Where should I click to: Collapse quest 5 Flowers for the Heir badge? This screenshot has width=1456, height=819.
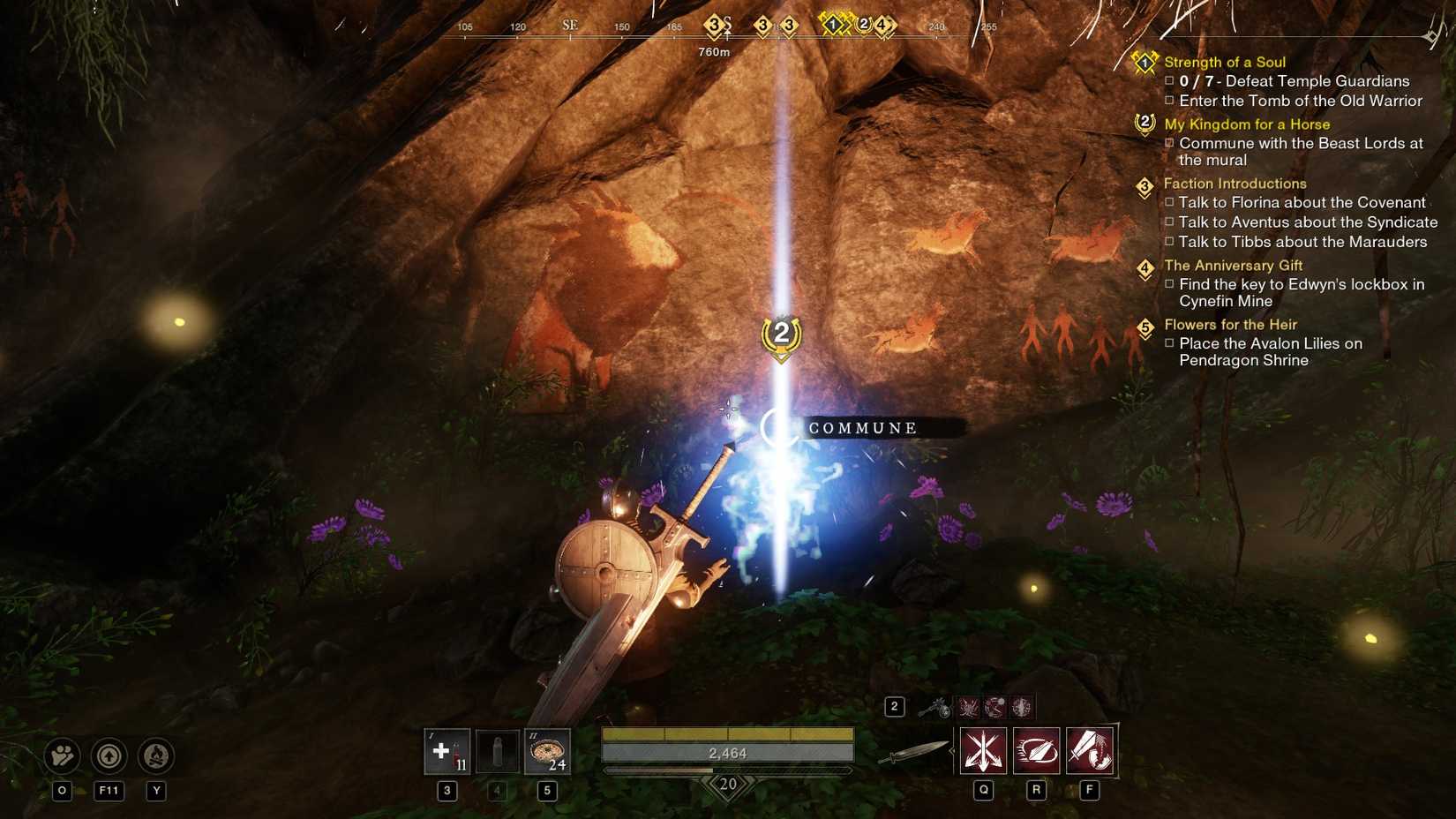(x=1145, y=327)
